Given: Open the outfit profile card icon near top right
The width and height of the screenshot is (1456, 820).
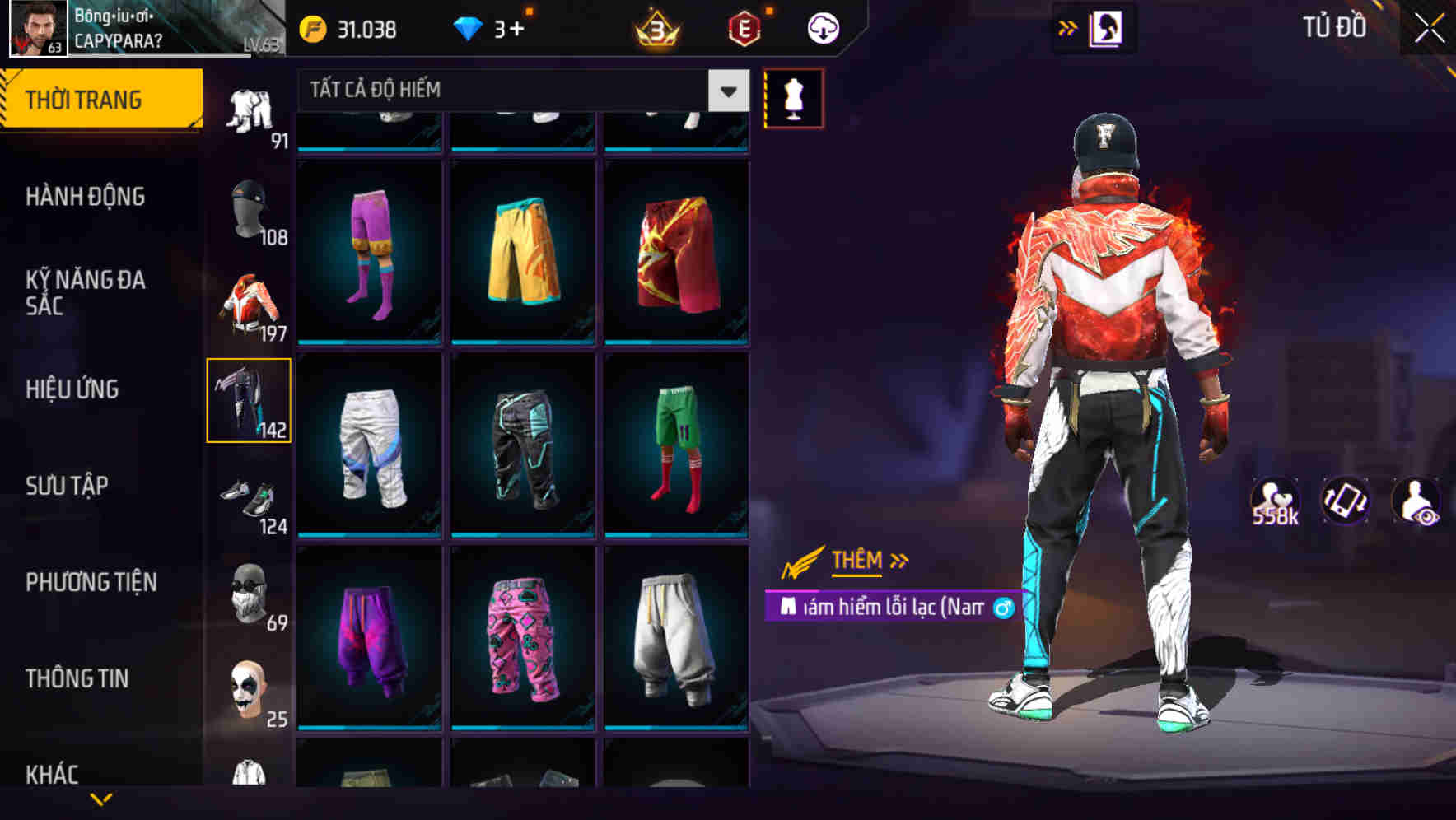Looking at the screenshot, I should [x=1105, y=29].
